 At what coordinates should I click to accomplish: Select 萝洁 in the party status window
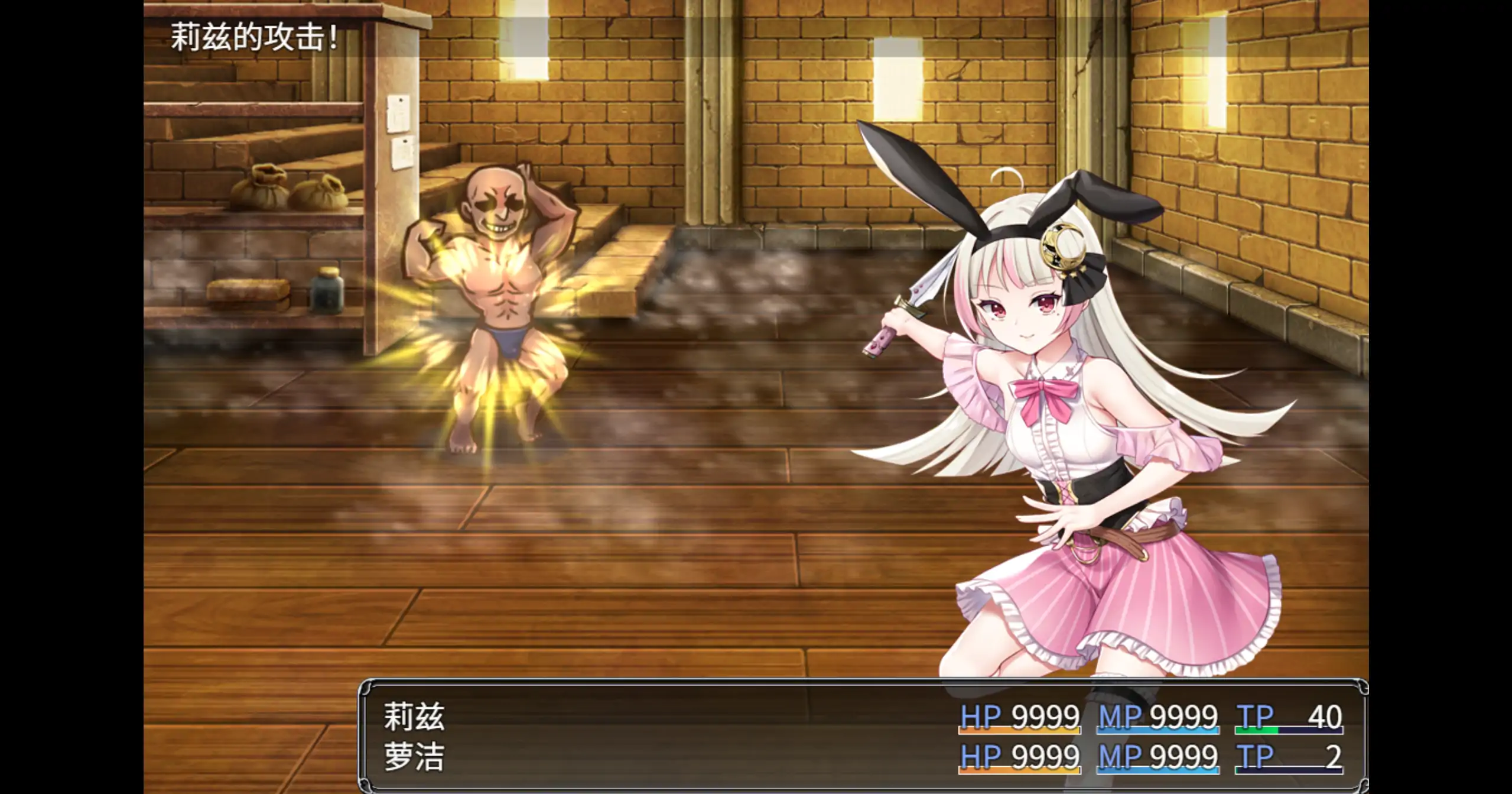[414, 757]
